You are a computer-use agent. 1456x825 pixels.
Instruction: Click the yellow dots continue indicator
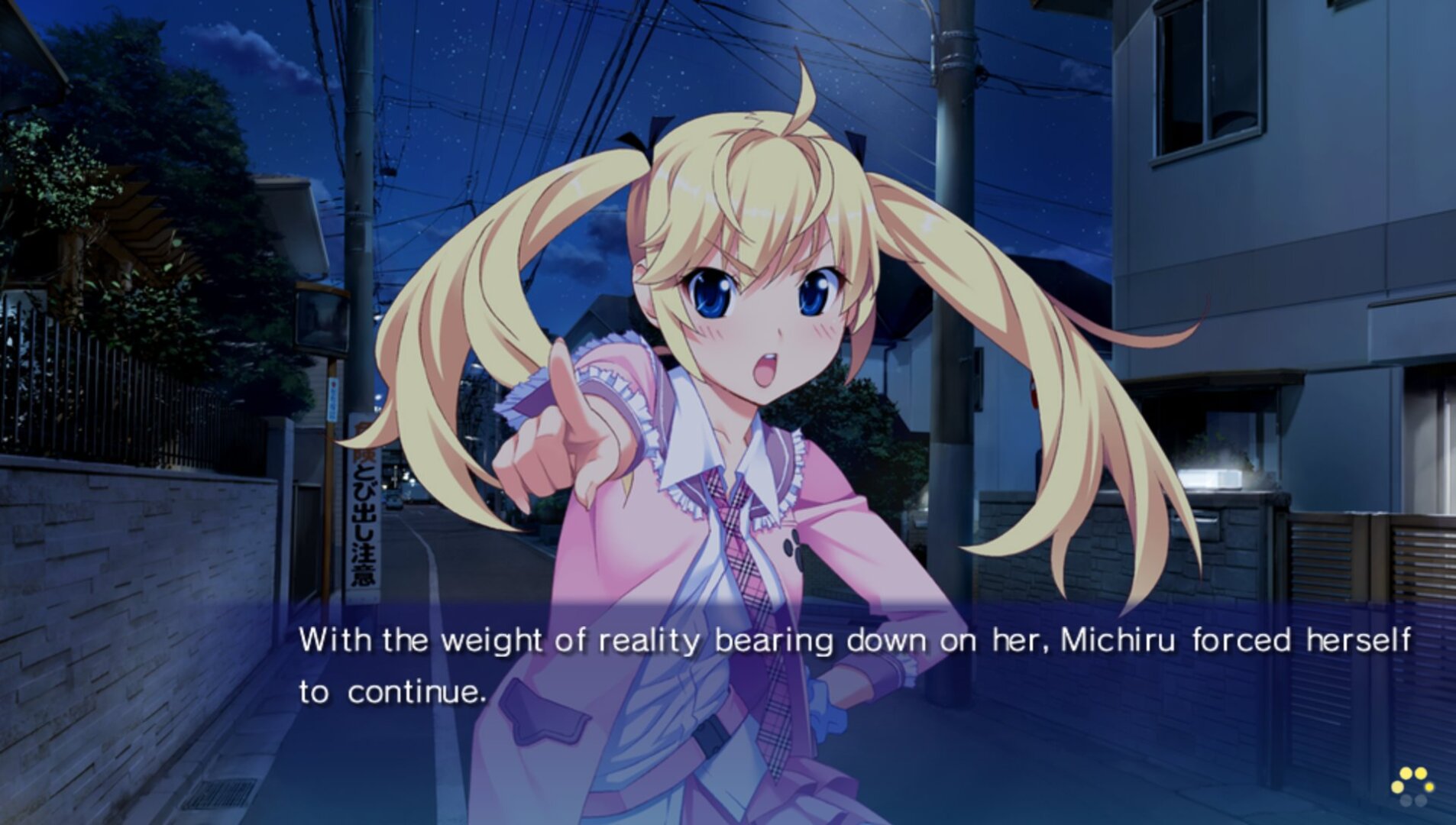tap(1412, 786)
